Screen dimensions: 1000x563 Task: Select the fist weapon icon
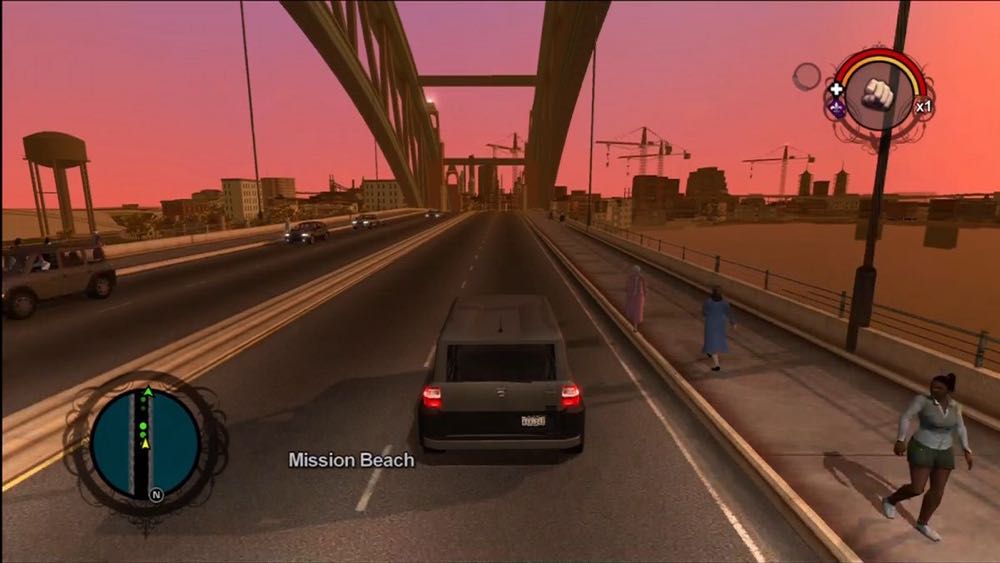[878, 93]
